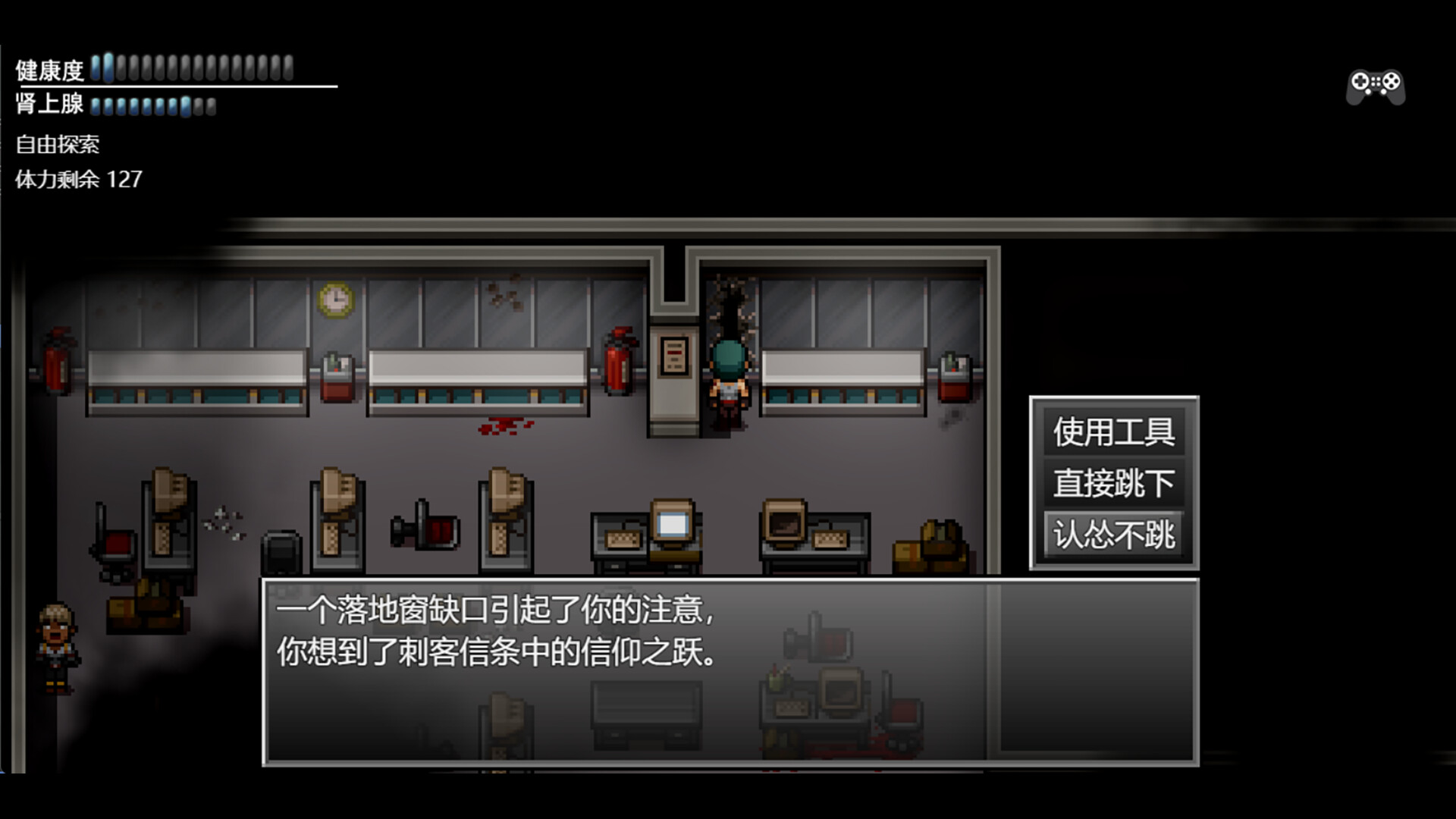Click the red fire extinguisher near the sign
This screenshot has width=1456, height=819.
[x=620, y=362]
